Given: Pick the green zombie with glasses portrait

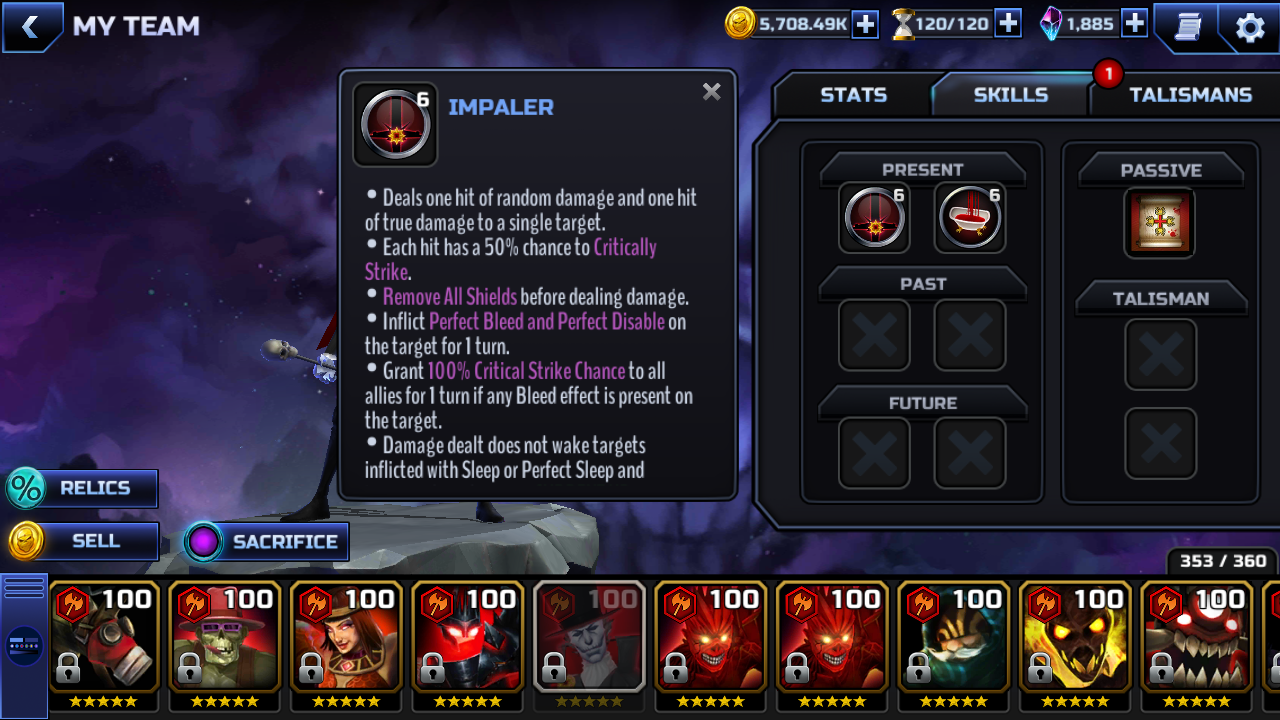Looking at the screenshot, I should (x=225, y=637).
